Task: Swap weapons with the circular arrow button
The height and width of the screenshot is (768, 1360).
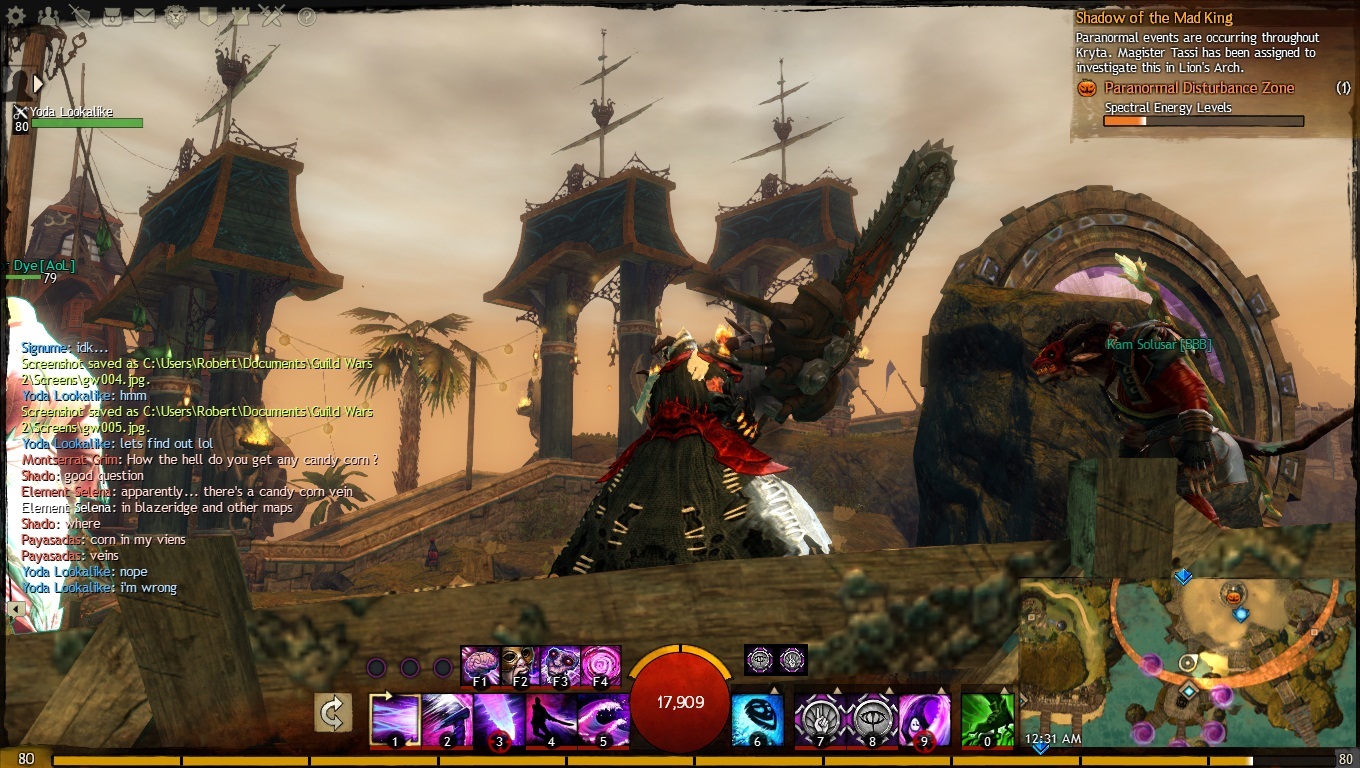Action: [334, 714]
